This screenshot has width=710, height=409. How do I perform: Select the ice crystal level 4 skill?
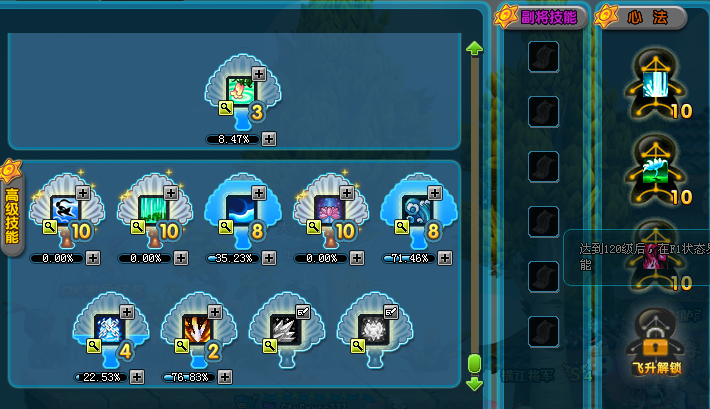pyautogui.click(x=108, y=327)
